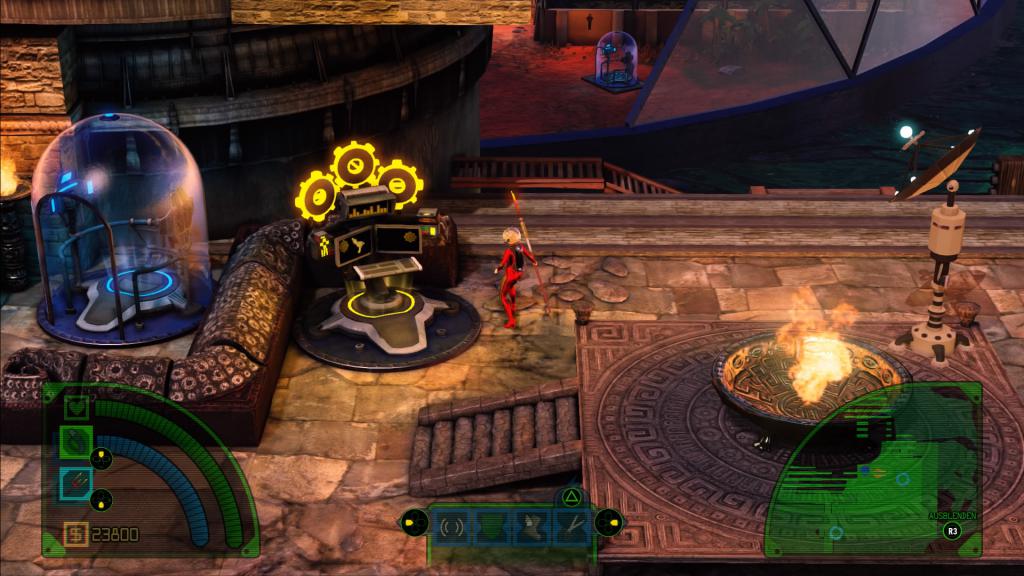Choose the crossed sticks ability slot
The image size is (1024, 576).
572,525
